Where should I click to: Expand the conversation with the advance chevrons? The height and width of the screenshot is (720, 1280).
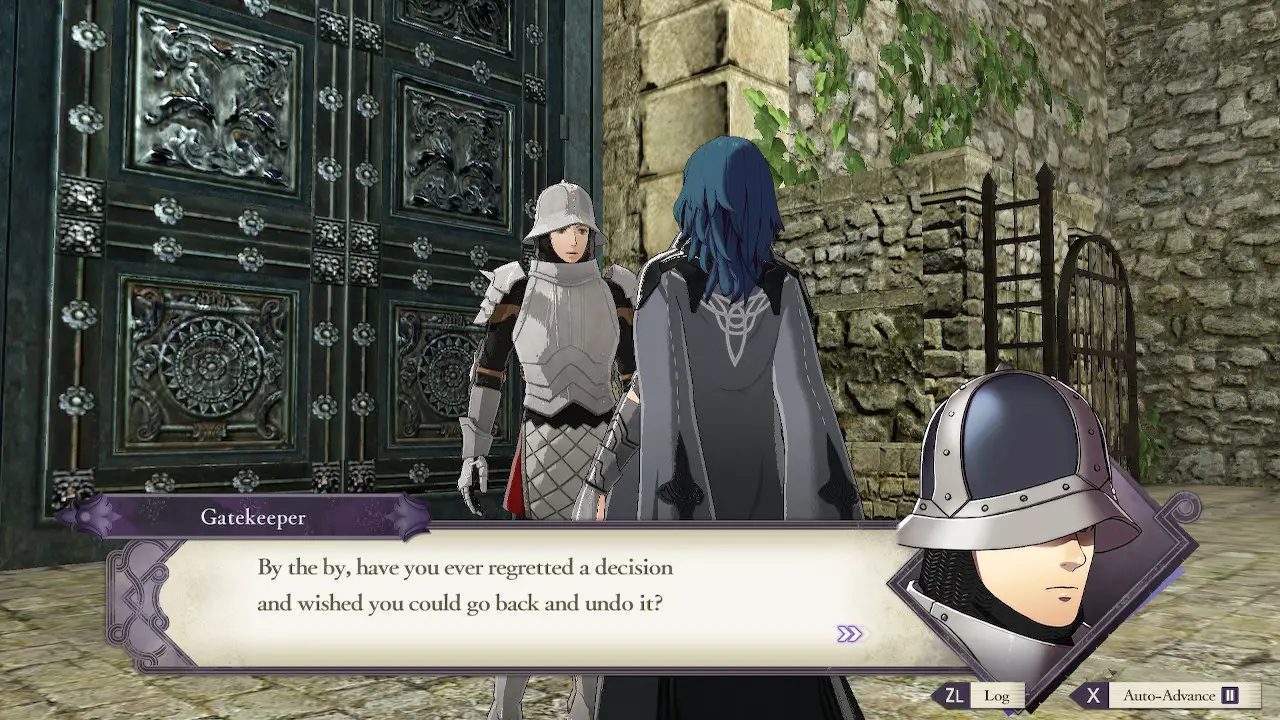pos(848,632)
